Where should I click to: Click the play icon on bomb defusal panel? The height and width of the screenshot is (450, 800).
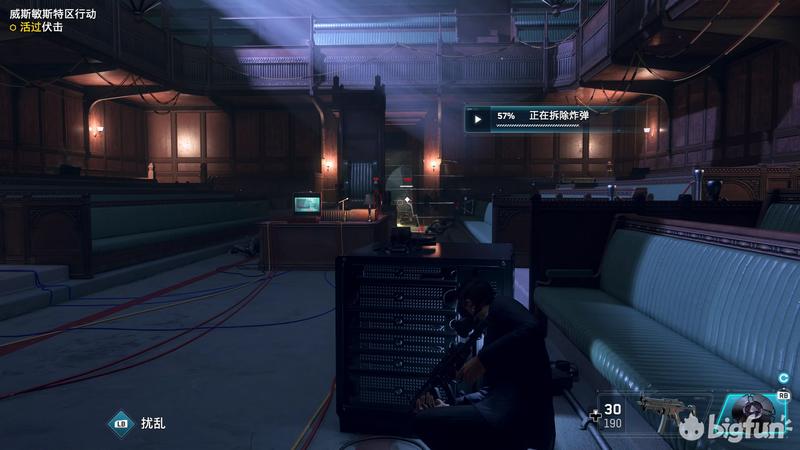pos(478,118)
